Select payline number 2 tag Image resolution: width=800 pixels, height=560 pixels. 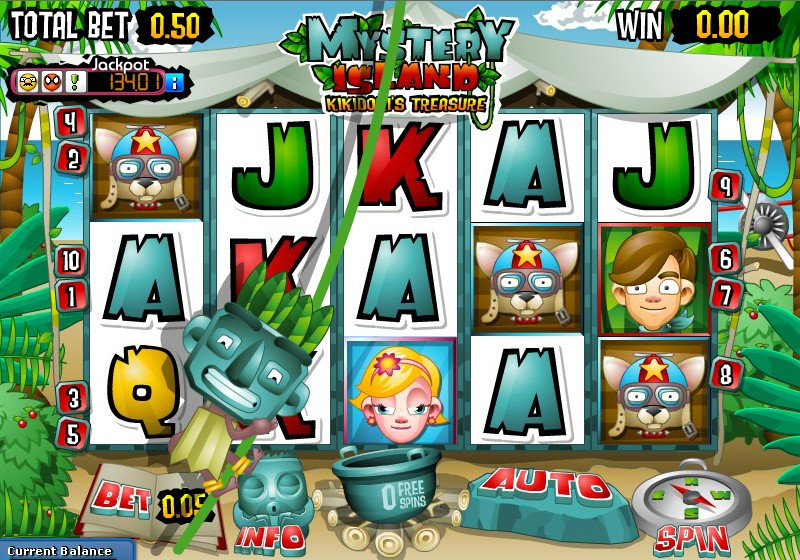click(75, 157)
